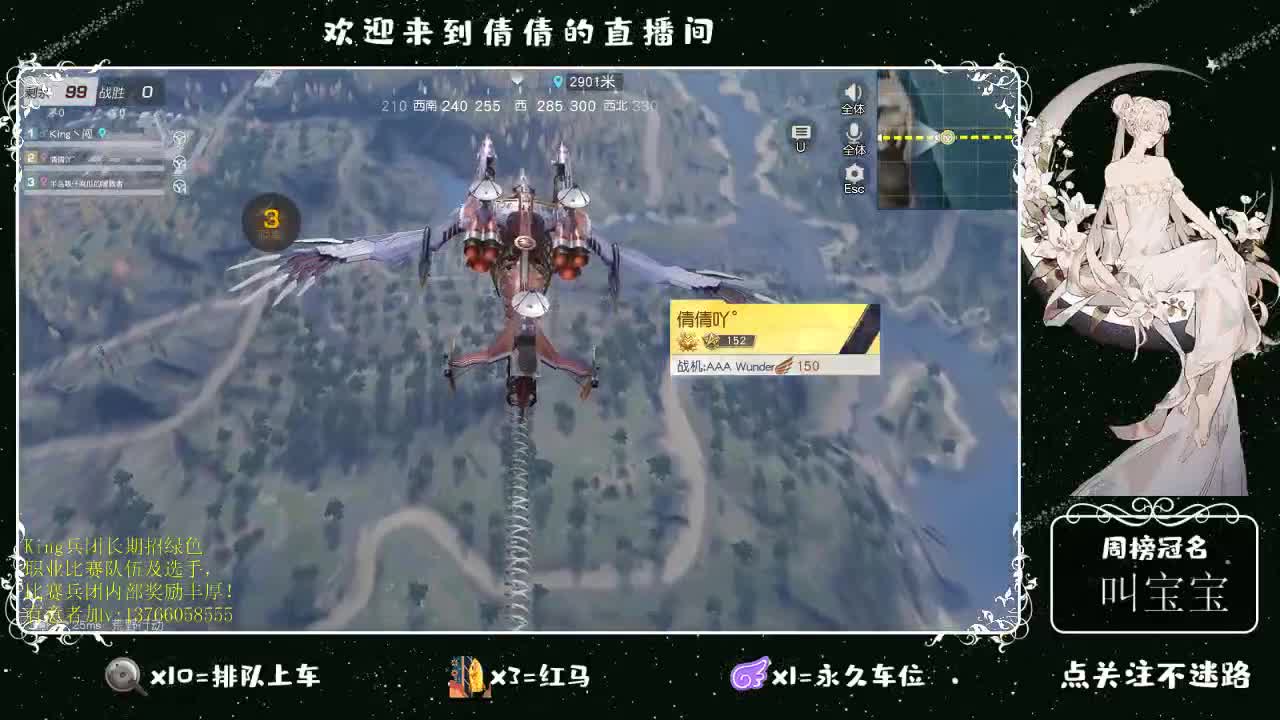
Task: Toggle the 全体 microphone off
Action: click(x=853, y=132)
